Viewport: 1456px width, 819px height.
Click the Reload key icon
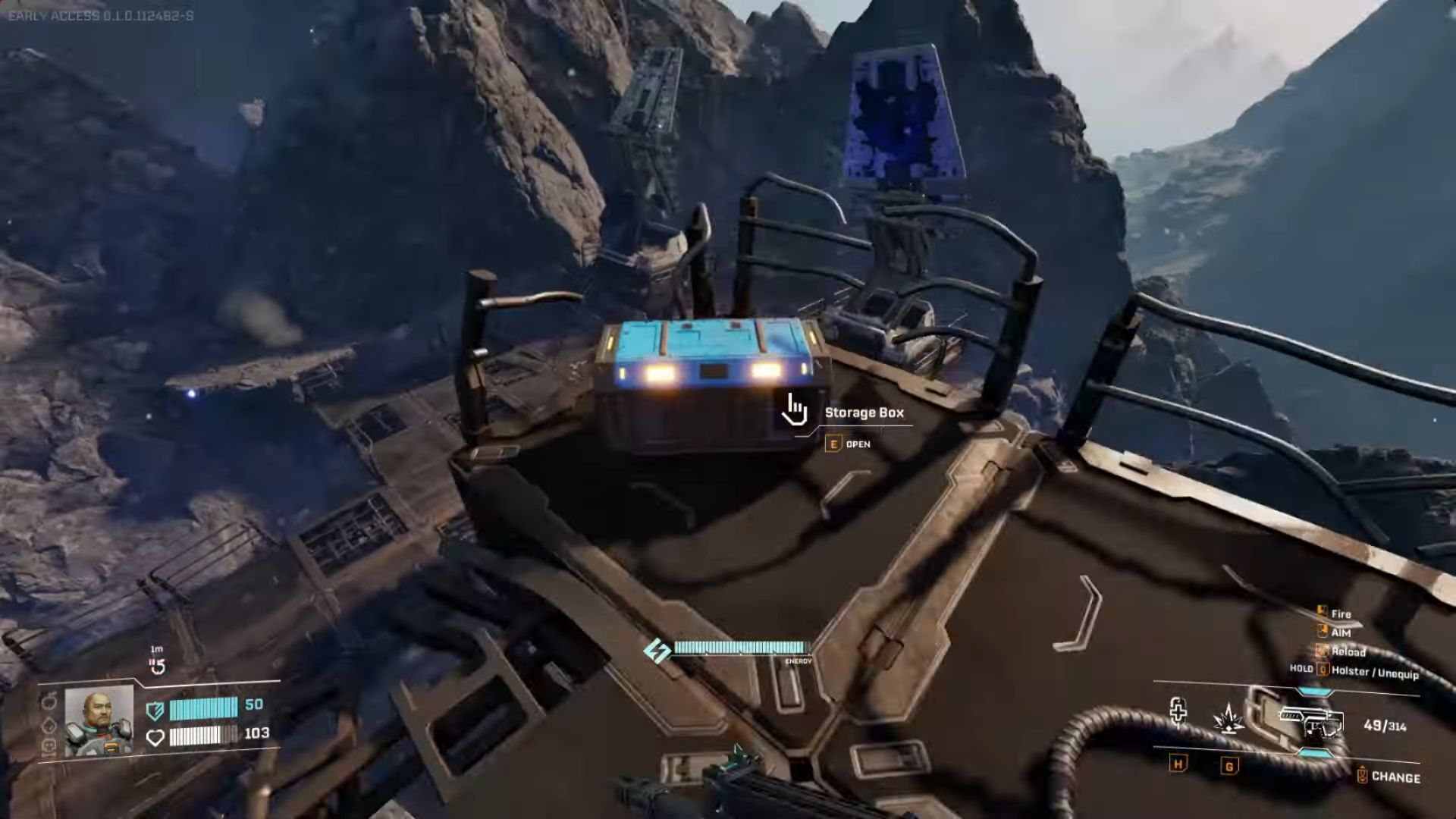pos(1322,651)
